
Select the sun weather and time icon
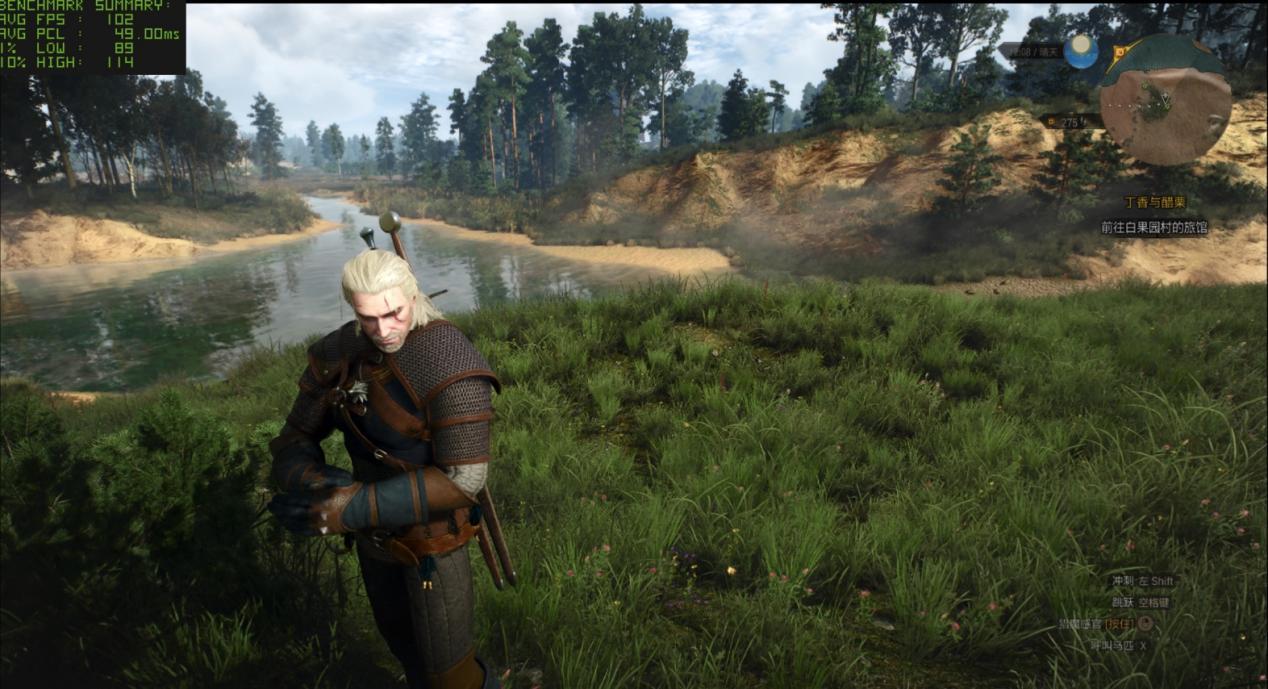pyautogui.click(x=1081, y=51)
